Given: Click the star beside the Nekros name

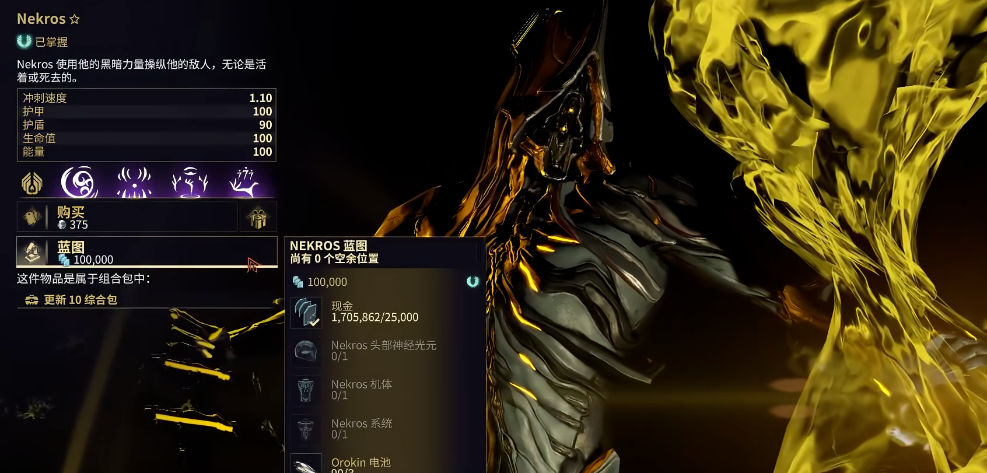Looking at the screenshot, I should point(74,19).
